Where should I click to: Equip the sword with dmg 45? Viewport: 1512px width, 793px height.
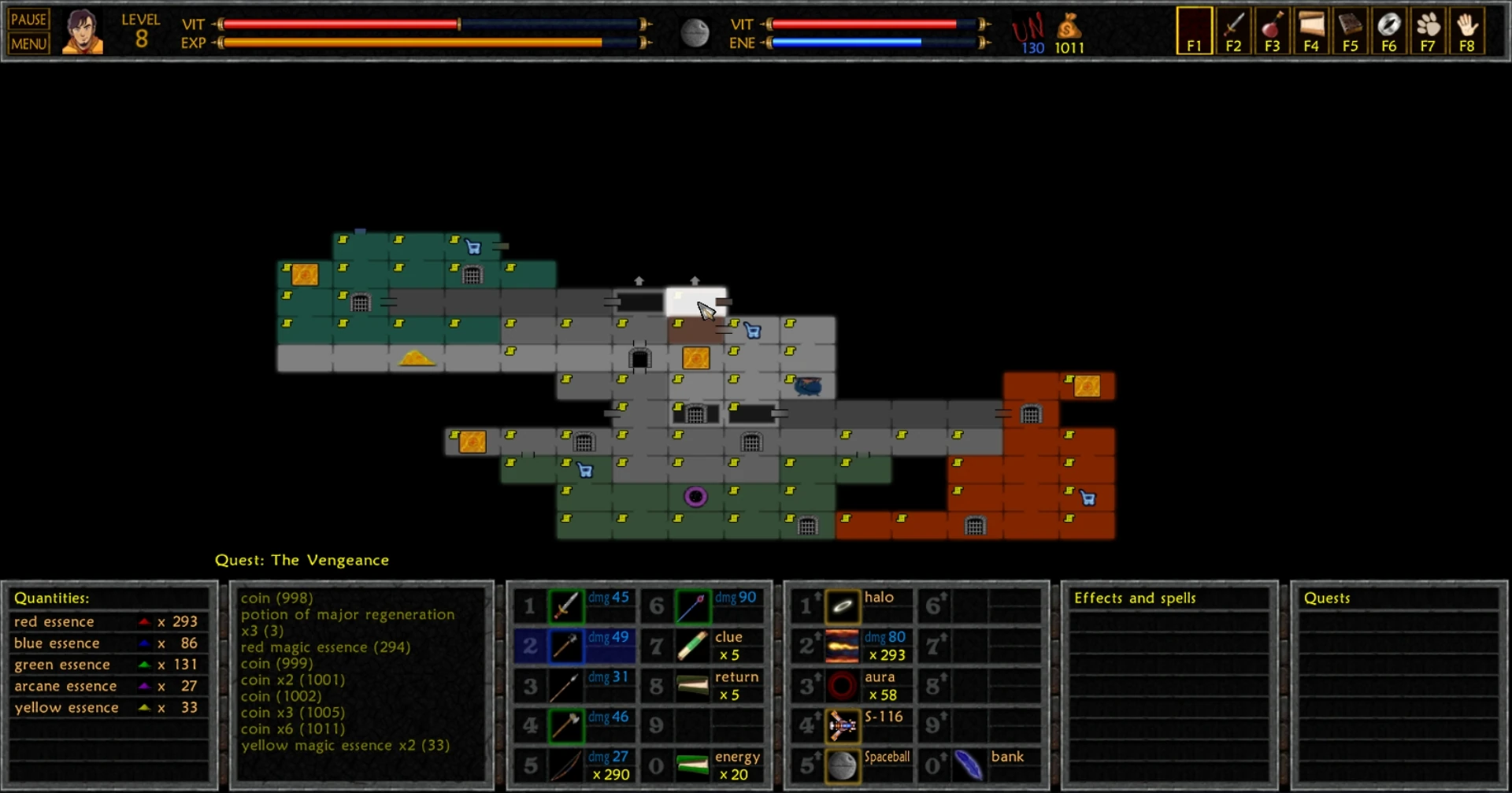(565, 606)
